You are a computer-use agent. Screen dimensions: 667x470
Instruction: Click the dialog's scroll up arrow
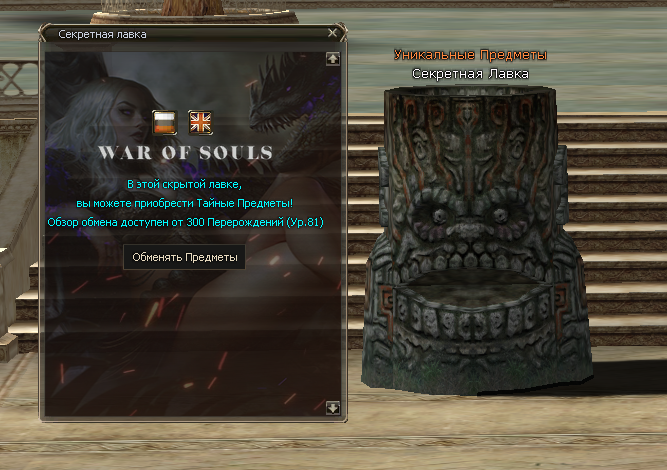[x=332, y=59]
